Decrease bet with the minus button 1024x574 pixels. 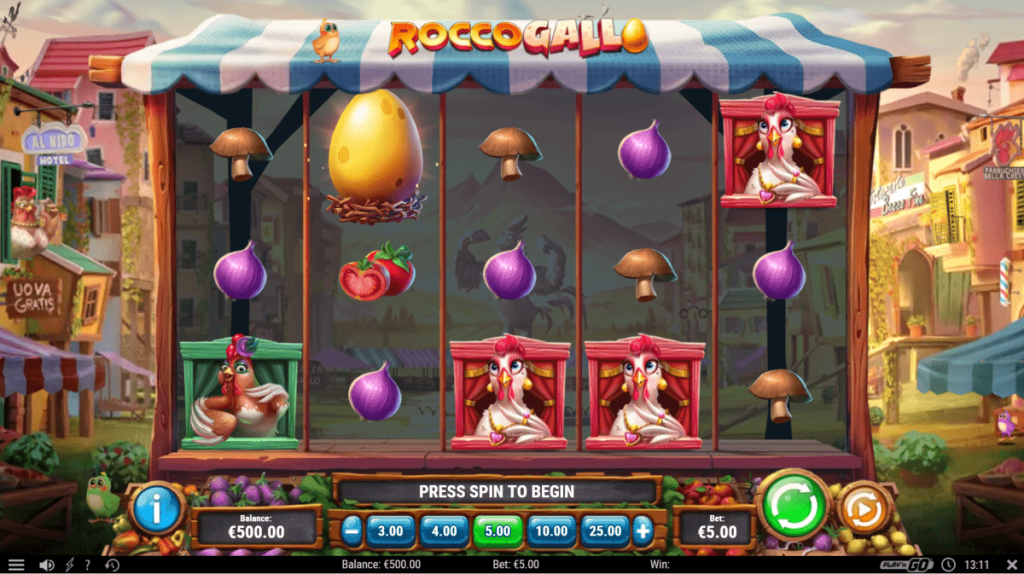coord(351,530)
